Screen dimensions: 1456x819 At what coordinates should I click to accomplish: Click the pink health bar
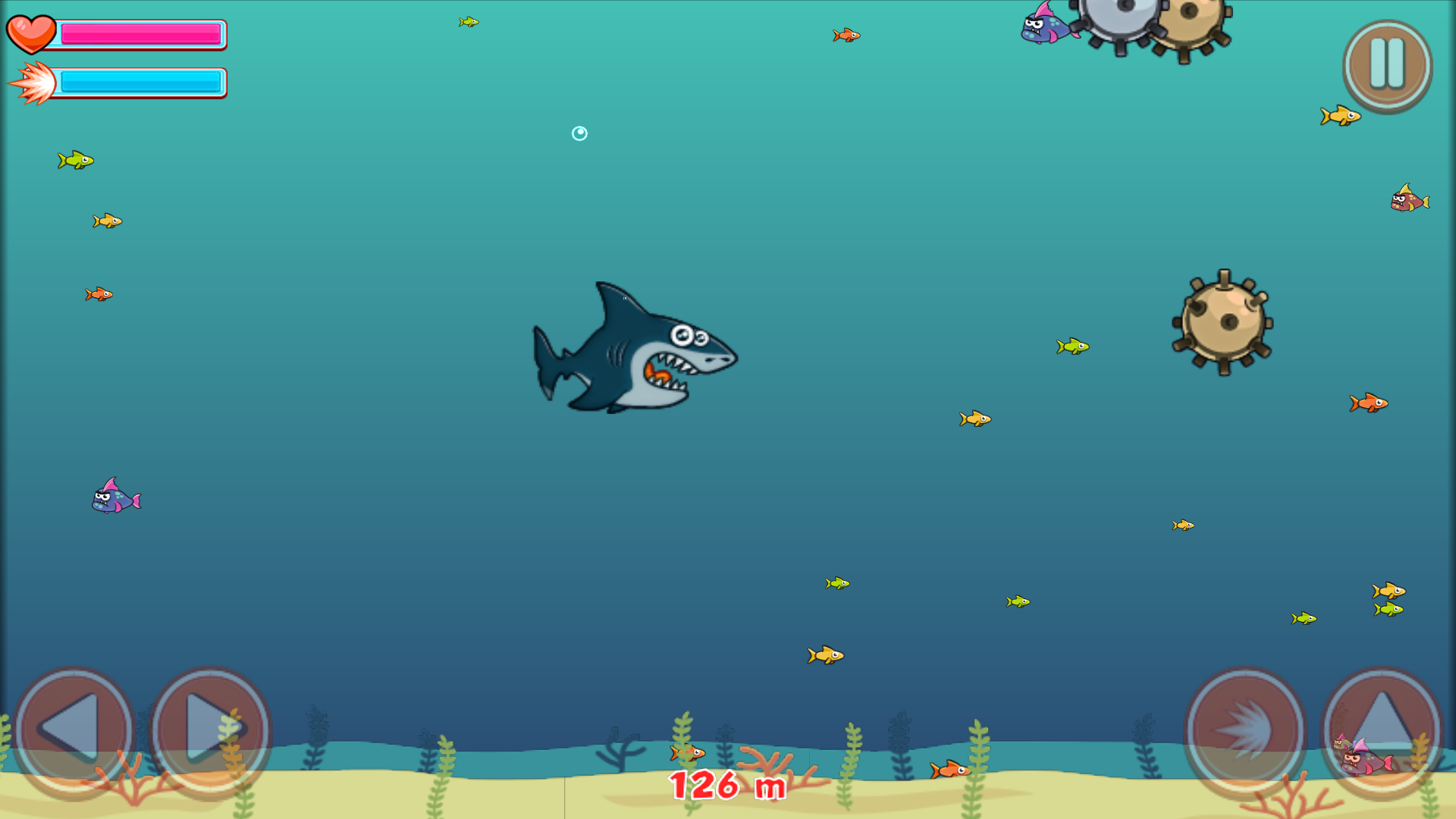[x=140, y=33]
